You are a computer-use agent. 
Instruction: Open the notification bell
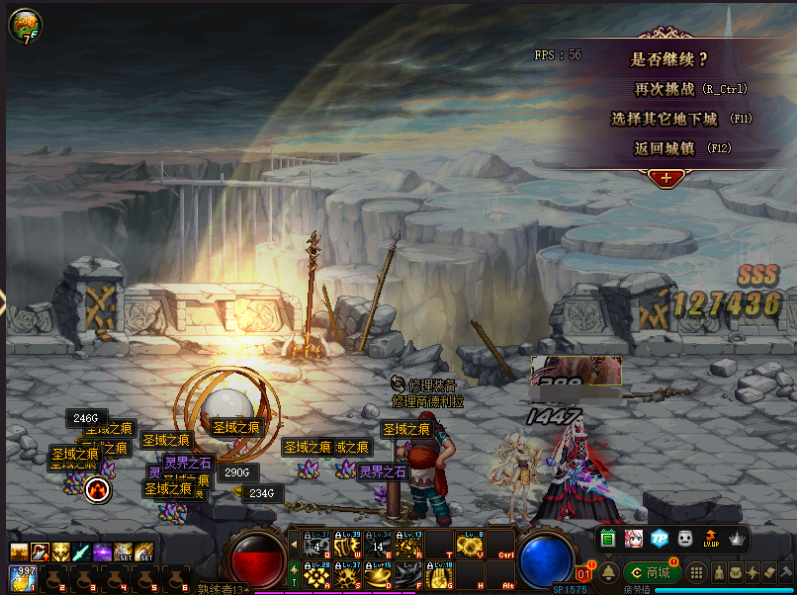click(609, 572)
